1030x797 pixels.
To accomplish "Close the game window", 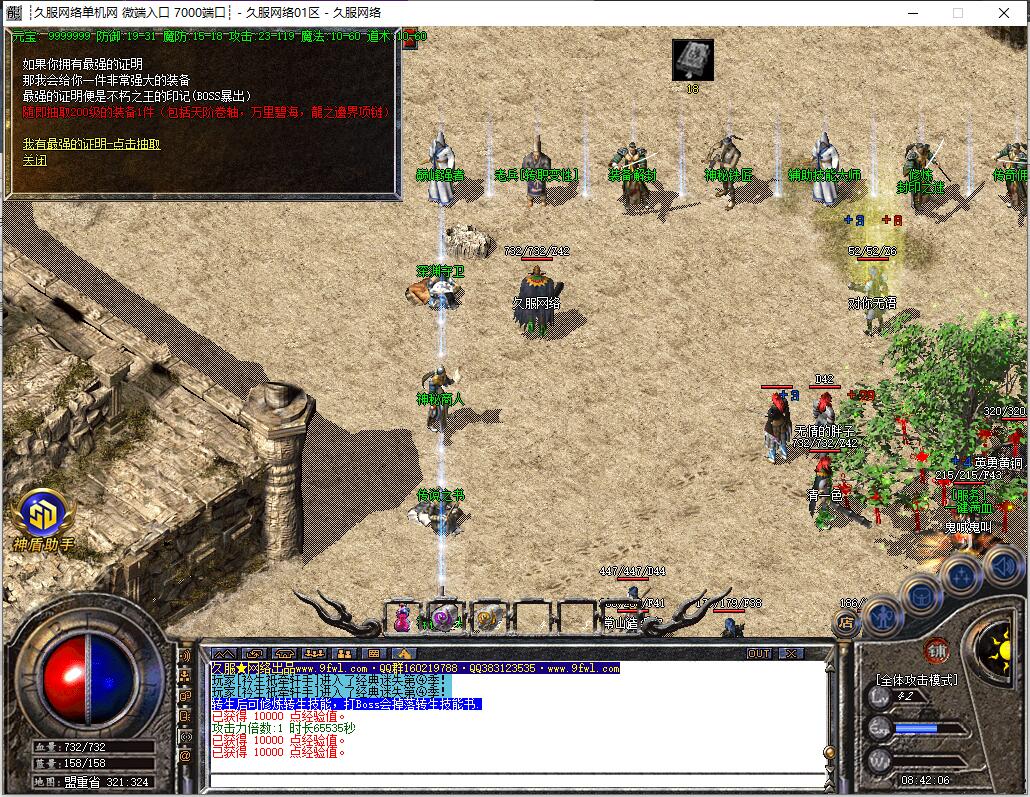I will click(x=1005, y=13).
